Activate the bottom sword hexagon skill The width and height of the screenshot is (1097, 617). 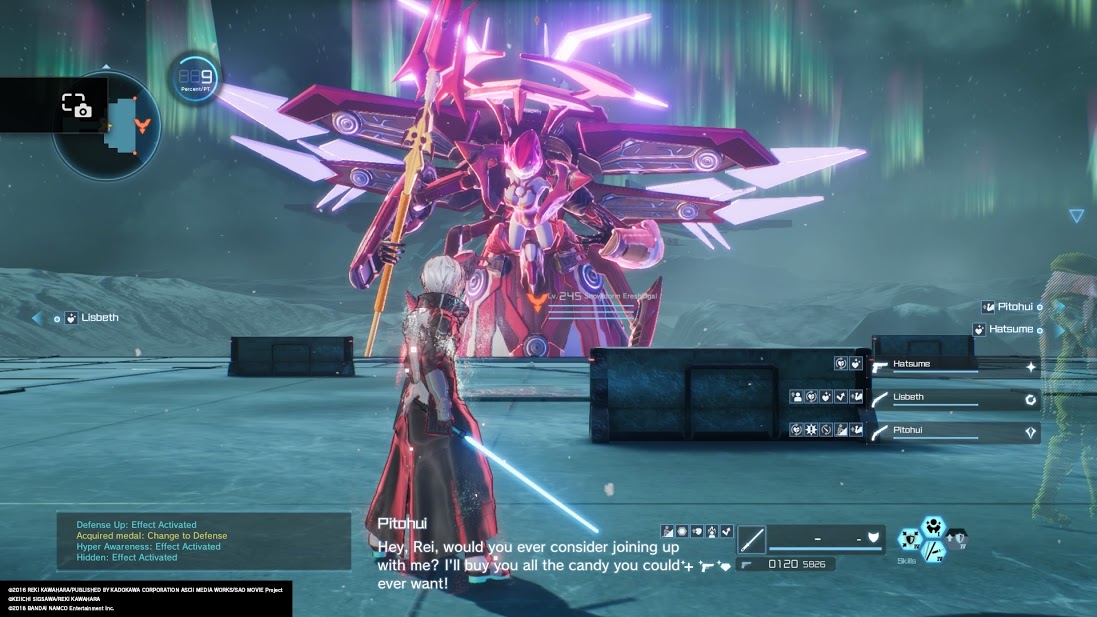tap(934, 553)
